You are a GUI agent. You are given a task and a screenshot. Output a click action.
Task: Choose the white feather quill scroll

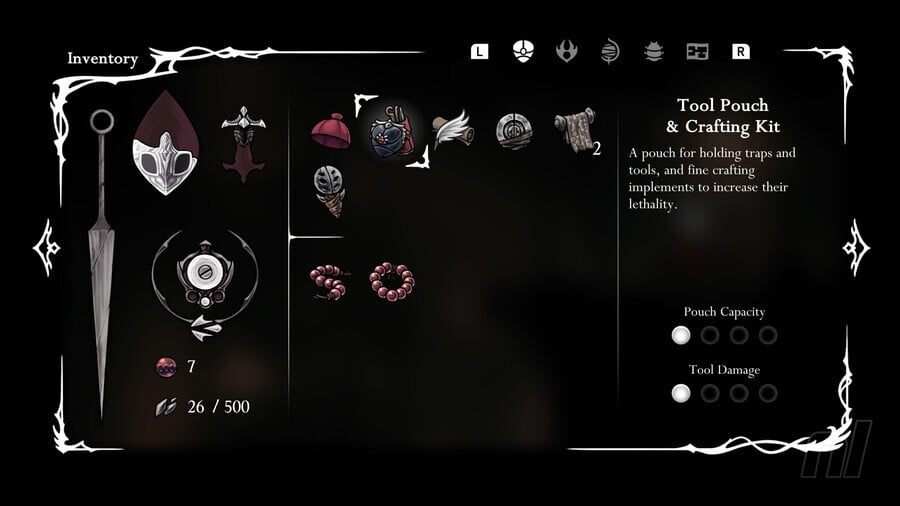[x=451, y=130]
